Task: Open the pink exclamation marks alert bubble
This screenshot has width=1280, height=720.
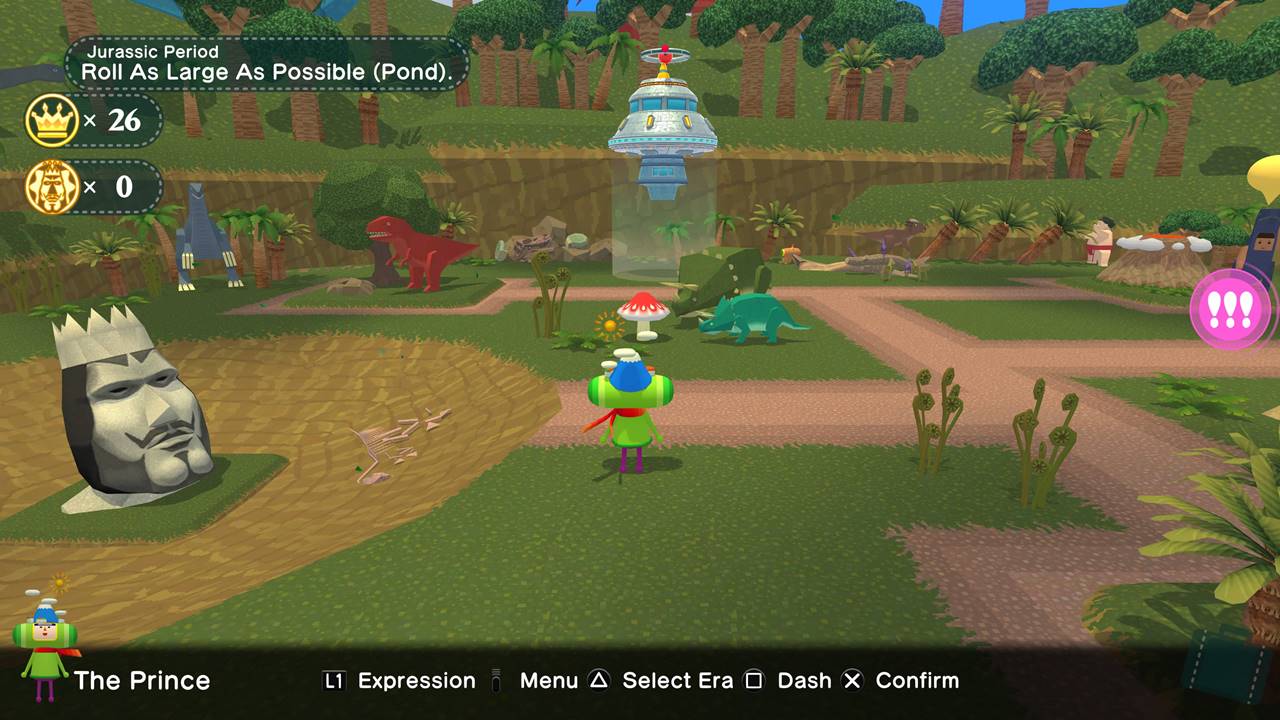Action: [x=1230, y=310]
